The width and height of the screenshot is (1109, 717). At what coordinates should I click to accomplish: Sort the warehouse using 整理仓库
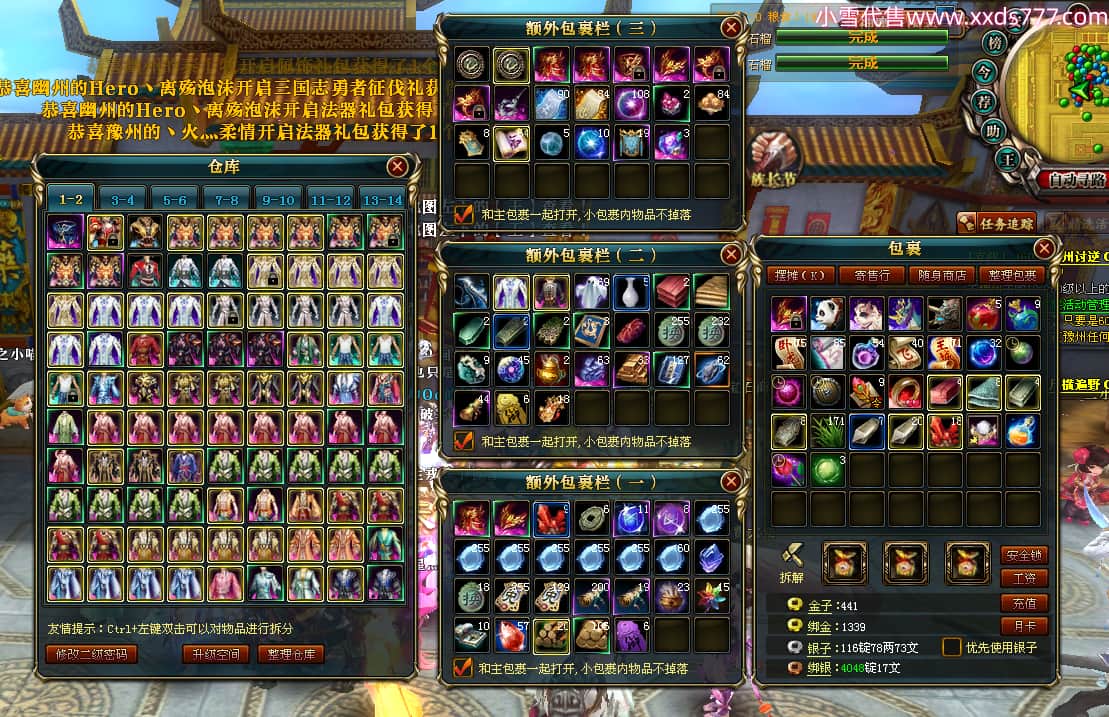pyautogui.click(x=290, y=654)
